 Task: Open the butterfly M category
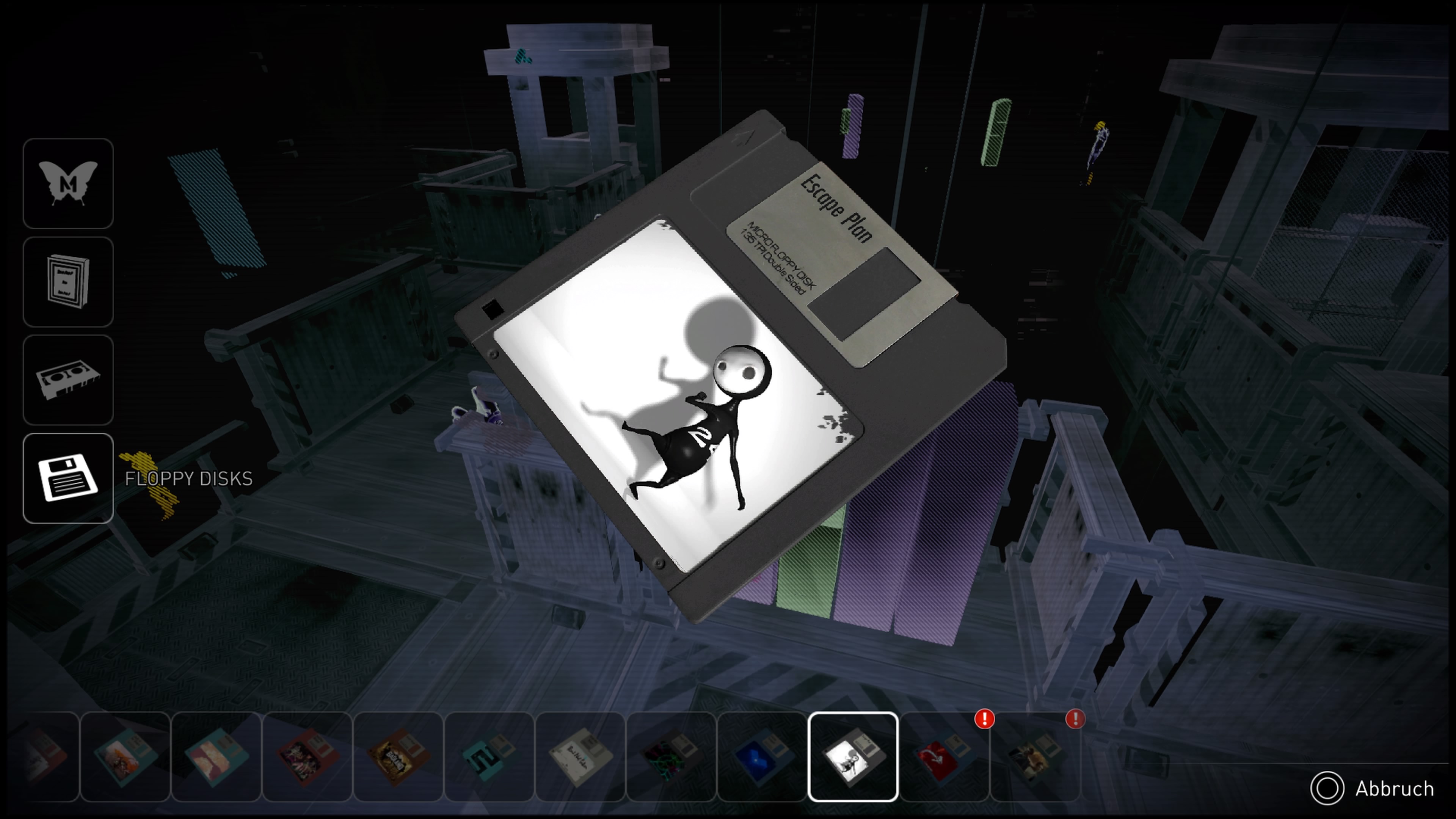68,184
